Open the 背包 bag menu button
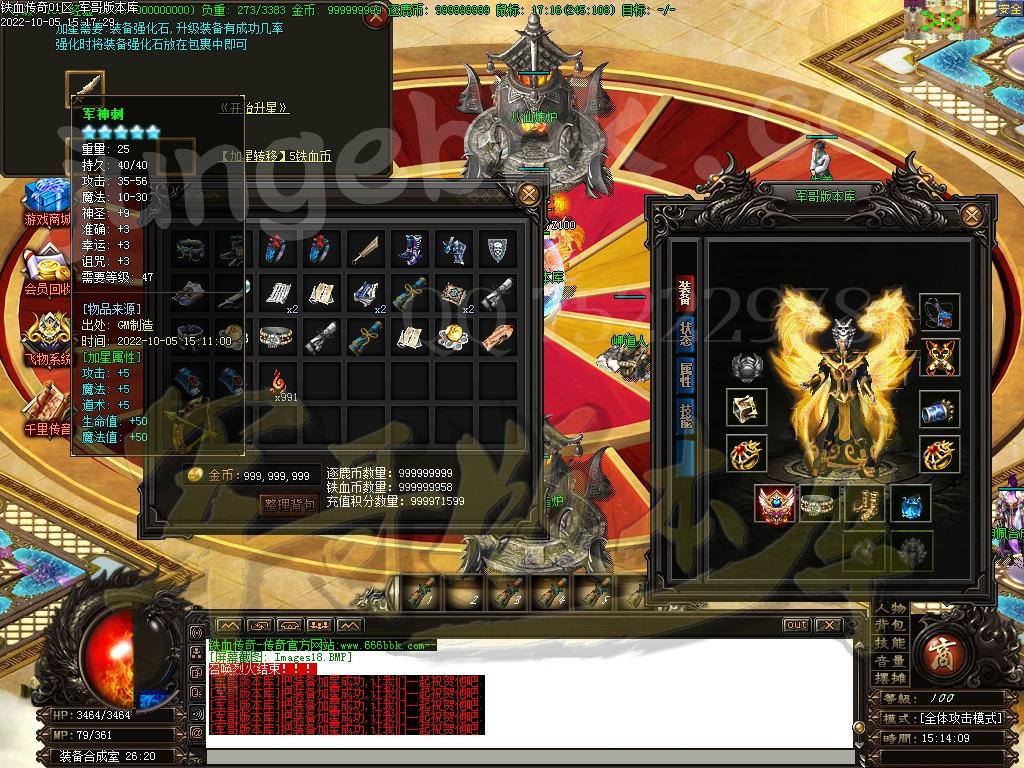The width and height of the screenshot is (1024, 768). (x=889, y=626)
